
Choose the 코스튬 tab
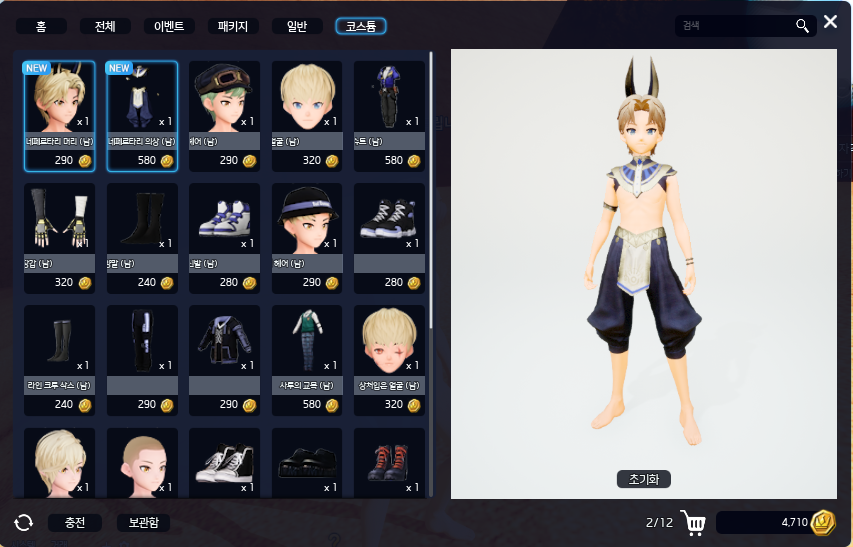pos(361,27)
